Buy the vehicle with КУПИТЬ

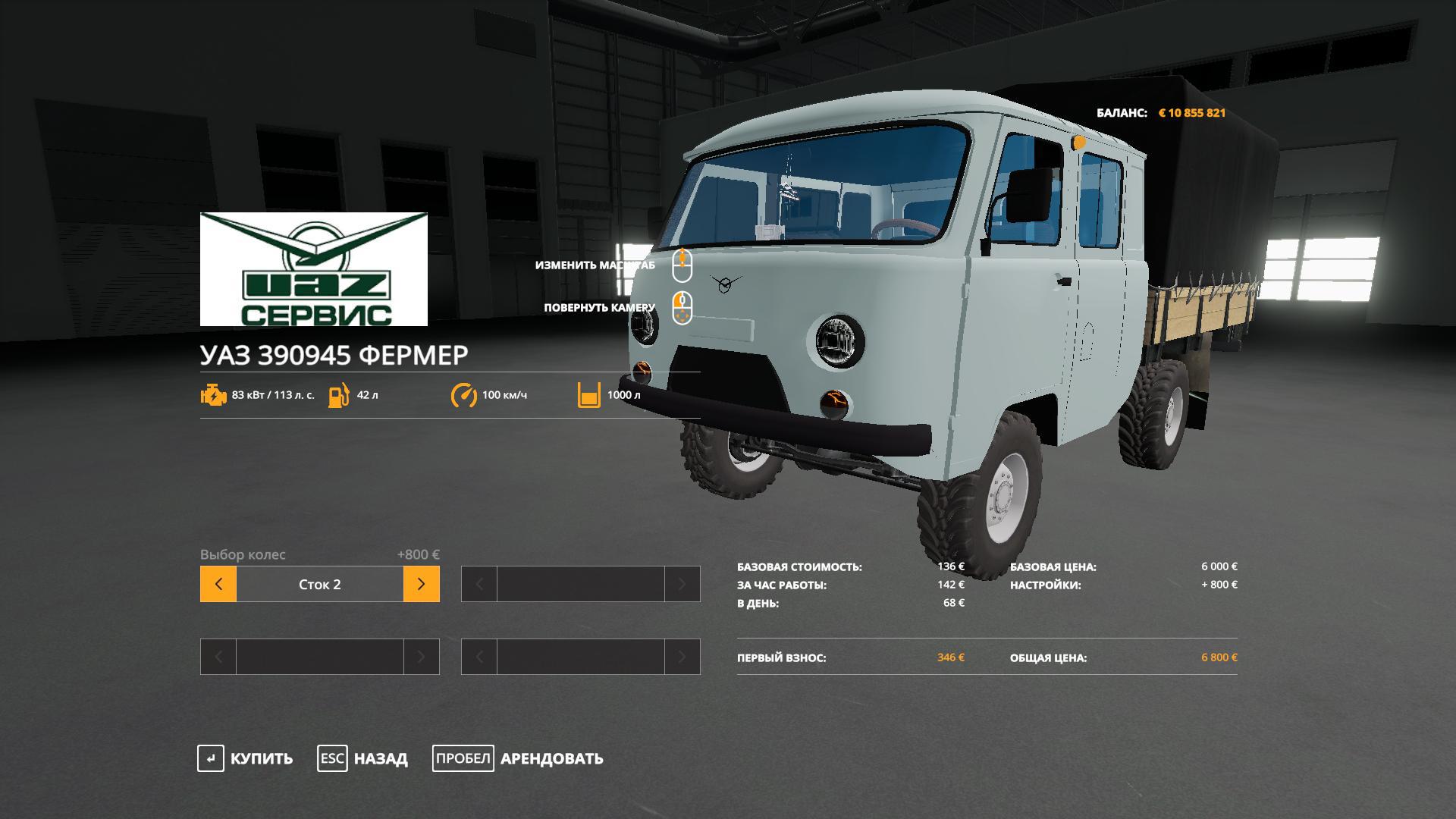tap(245, 758)
